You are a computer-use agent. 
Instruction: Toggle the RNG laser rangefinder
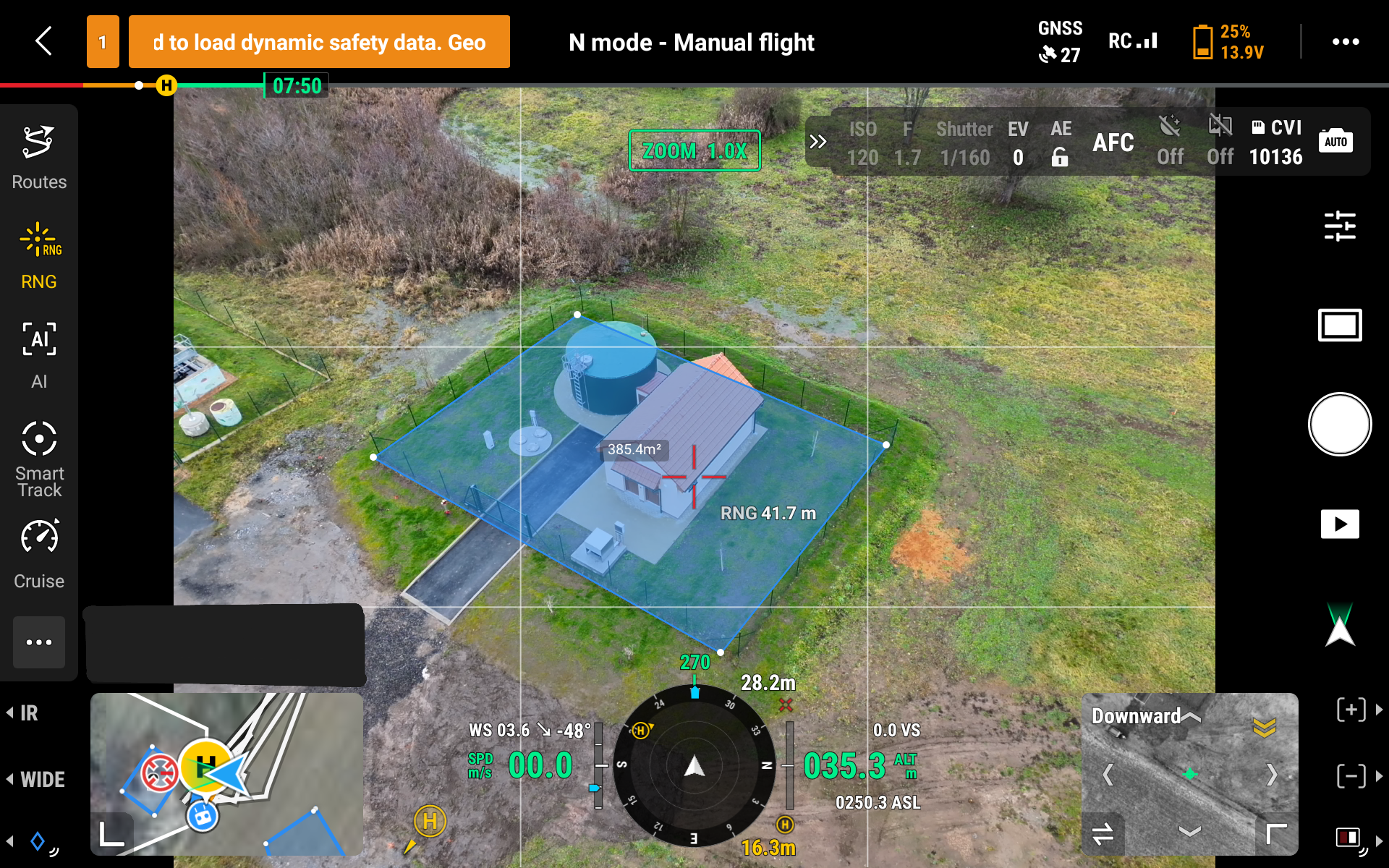pos(39,256)
